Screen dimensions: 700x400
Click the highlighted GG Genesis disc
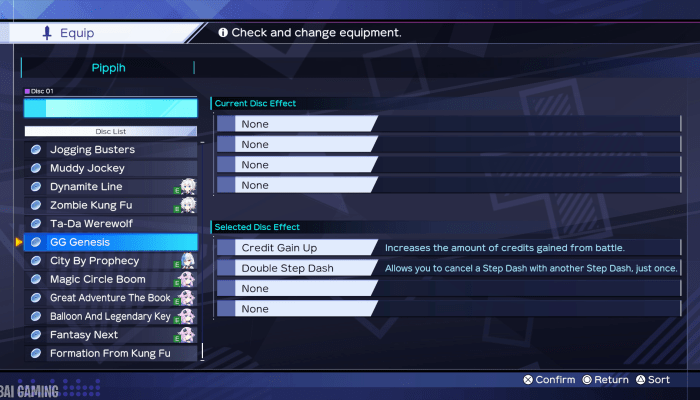point(110,242)
